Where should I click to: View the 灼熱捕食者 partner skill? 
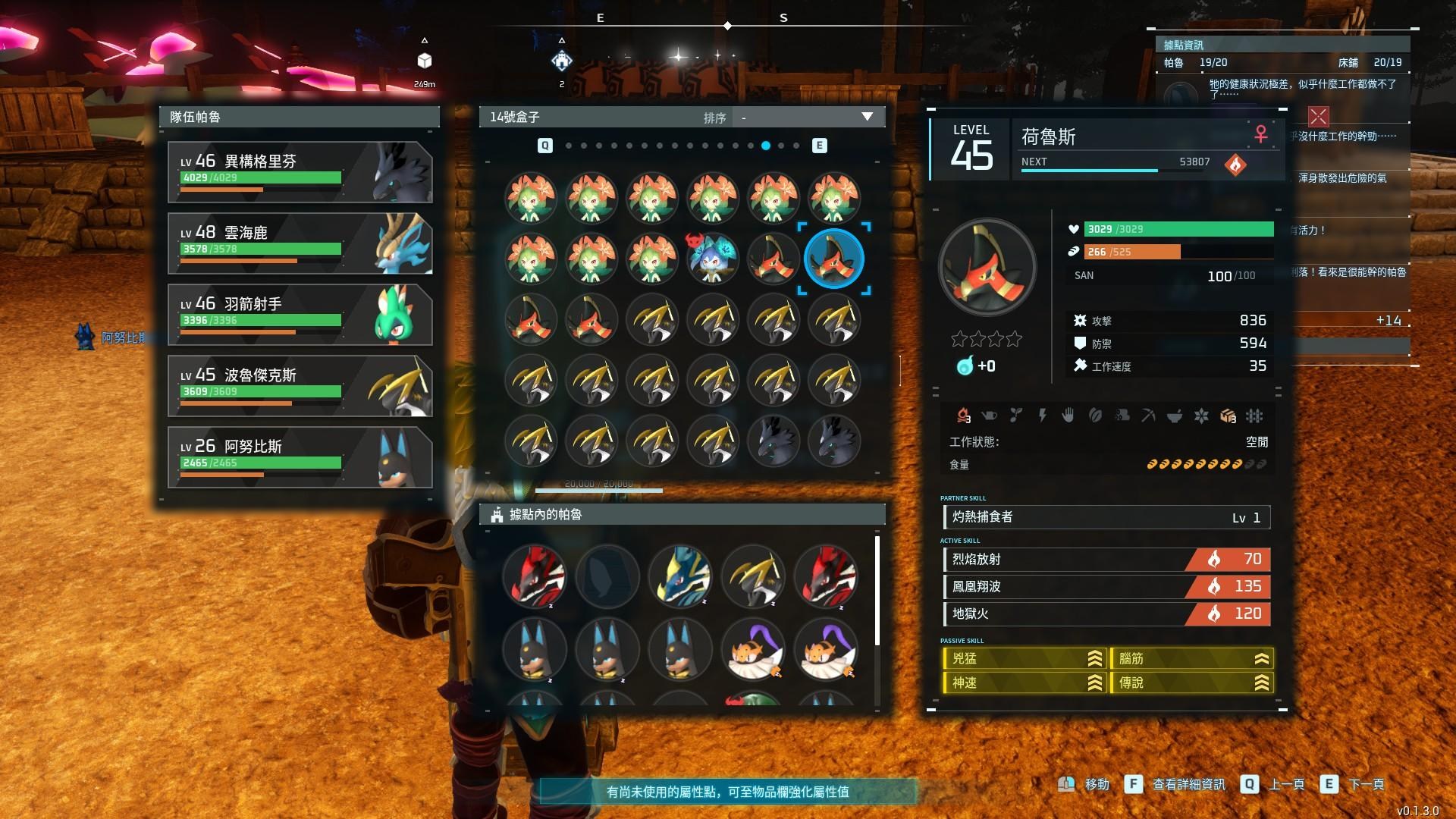pos(1106,517)
